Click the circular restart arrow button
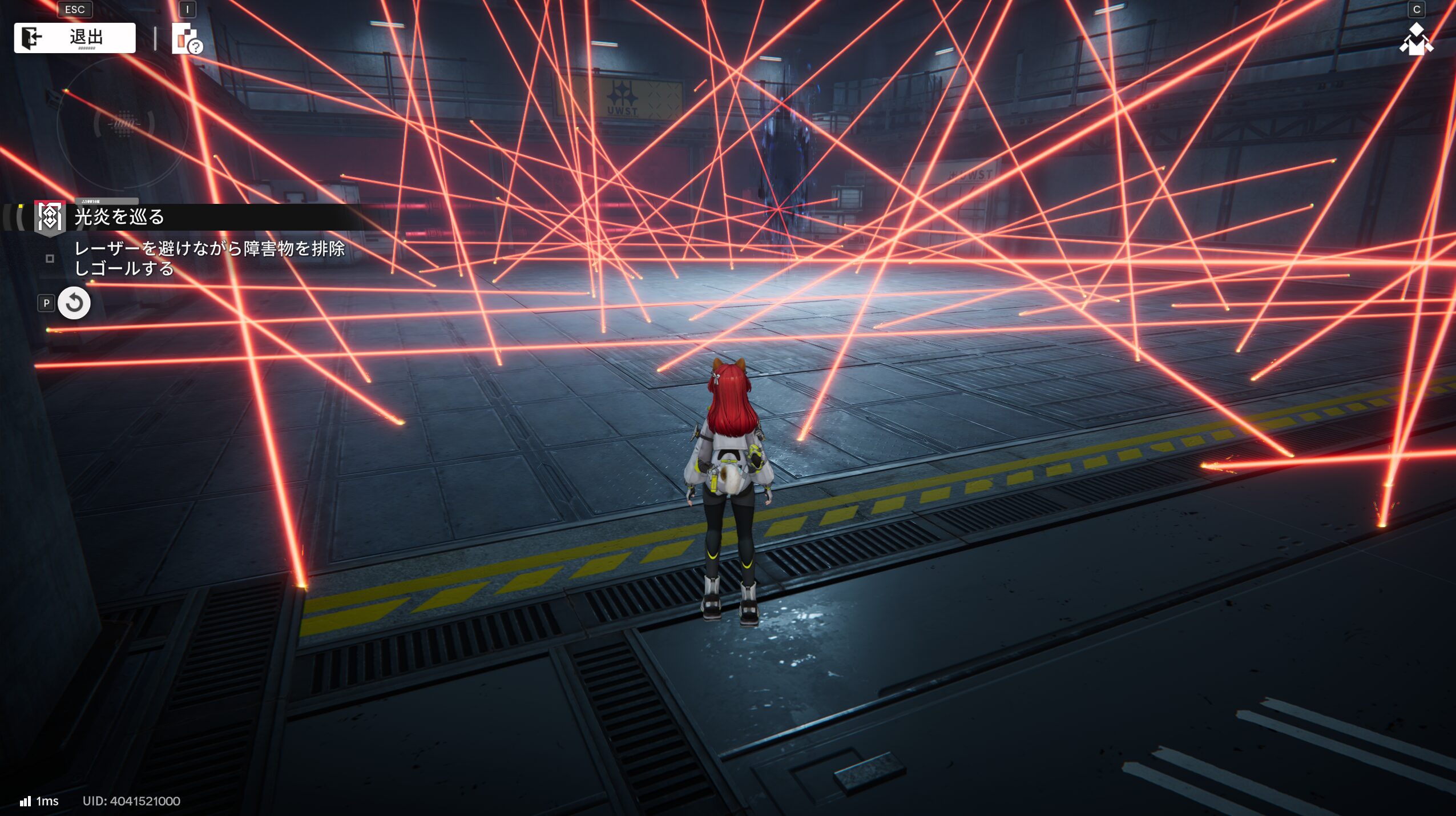This screenshot has width=1456, height=816. point(74,303)
